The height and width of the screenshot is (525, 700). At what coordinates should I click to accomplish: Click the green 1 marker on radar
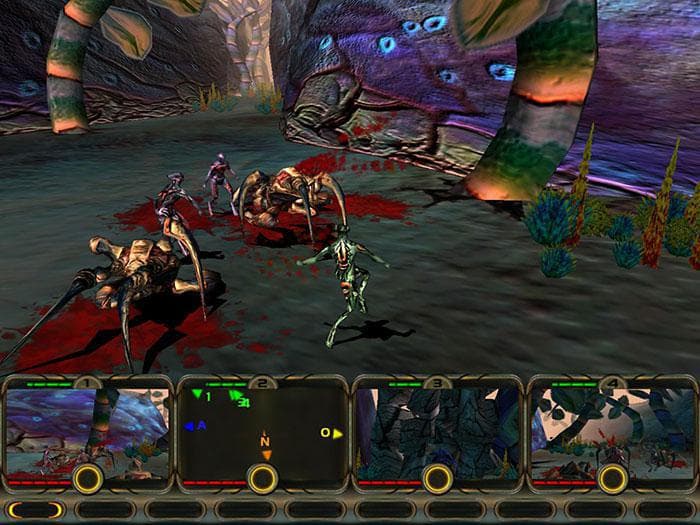tap(201, 396)
